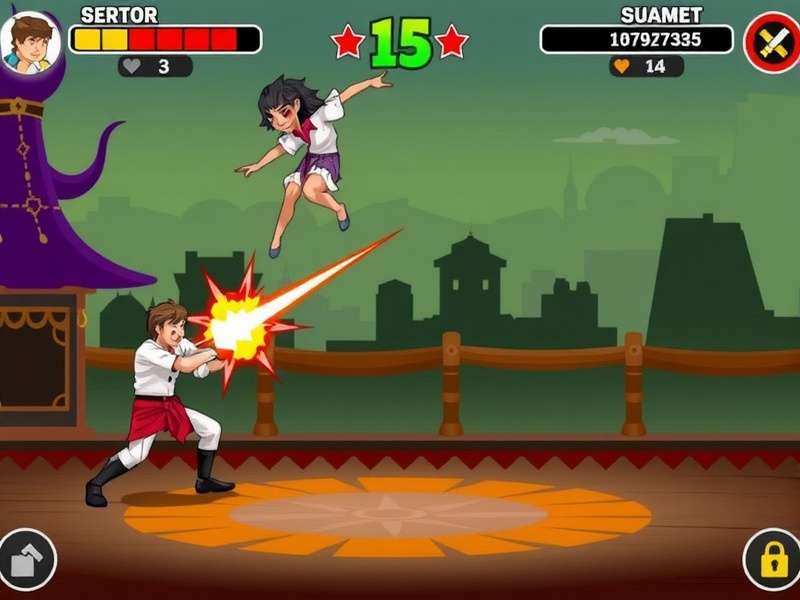This screenshot has width=800, height=600.
Task: Tap the red crossed swords button
Action: 771,41
